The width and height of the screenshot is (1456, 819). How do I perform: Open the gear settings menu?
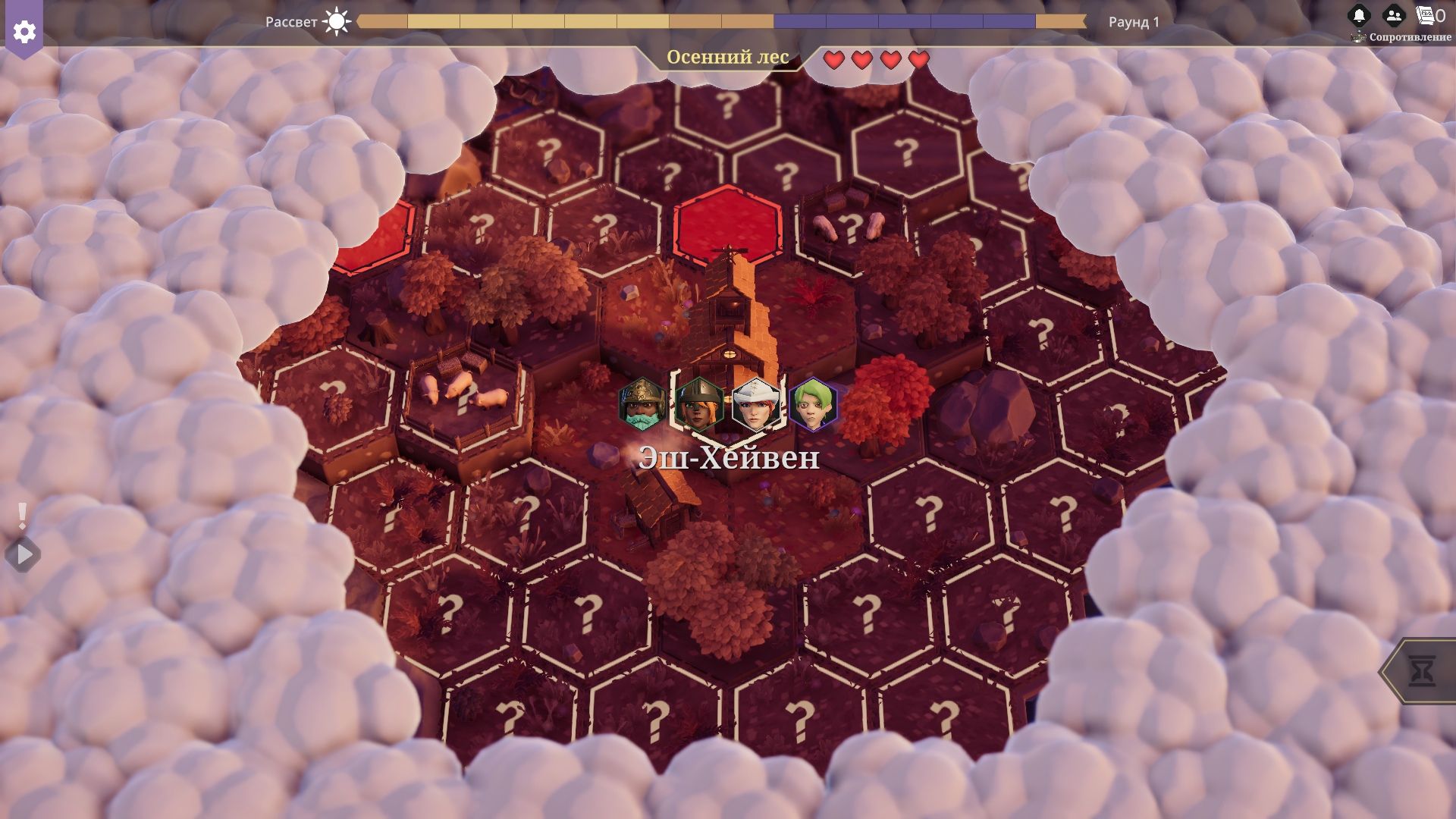24,31
